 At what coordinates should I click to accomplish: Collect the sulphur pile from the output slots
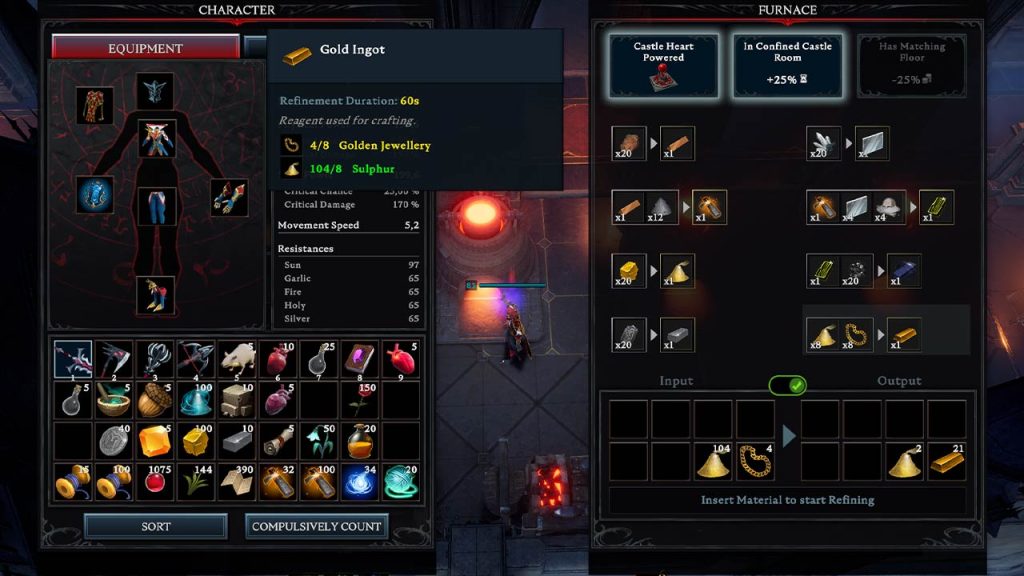(x=903, y=461)
